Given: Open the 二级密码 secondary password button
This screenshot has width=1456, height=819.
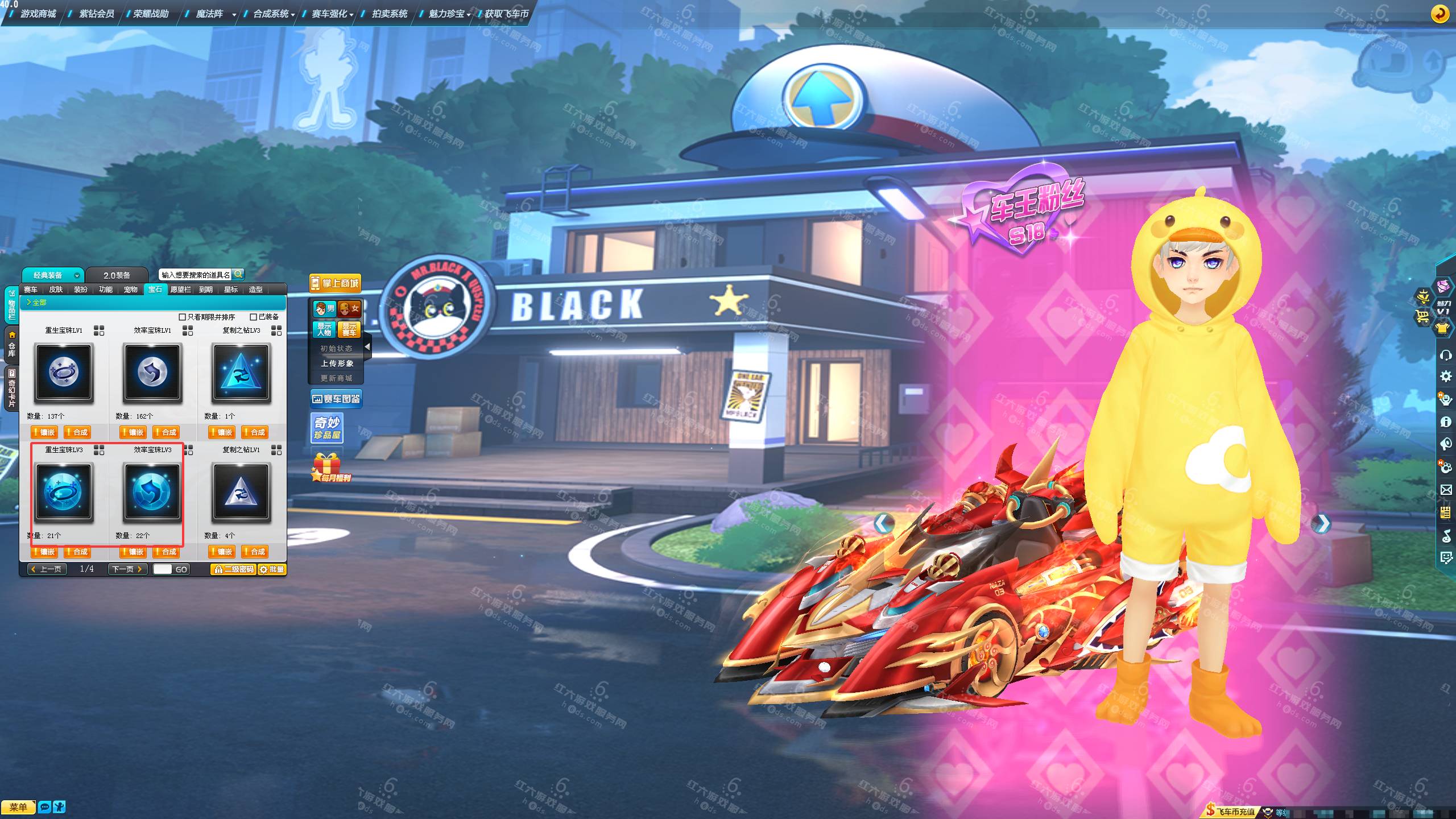Looking at the screenshot, I should click(233, 569).
